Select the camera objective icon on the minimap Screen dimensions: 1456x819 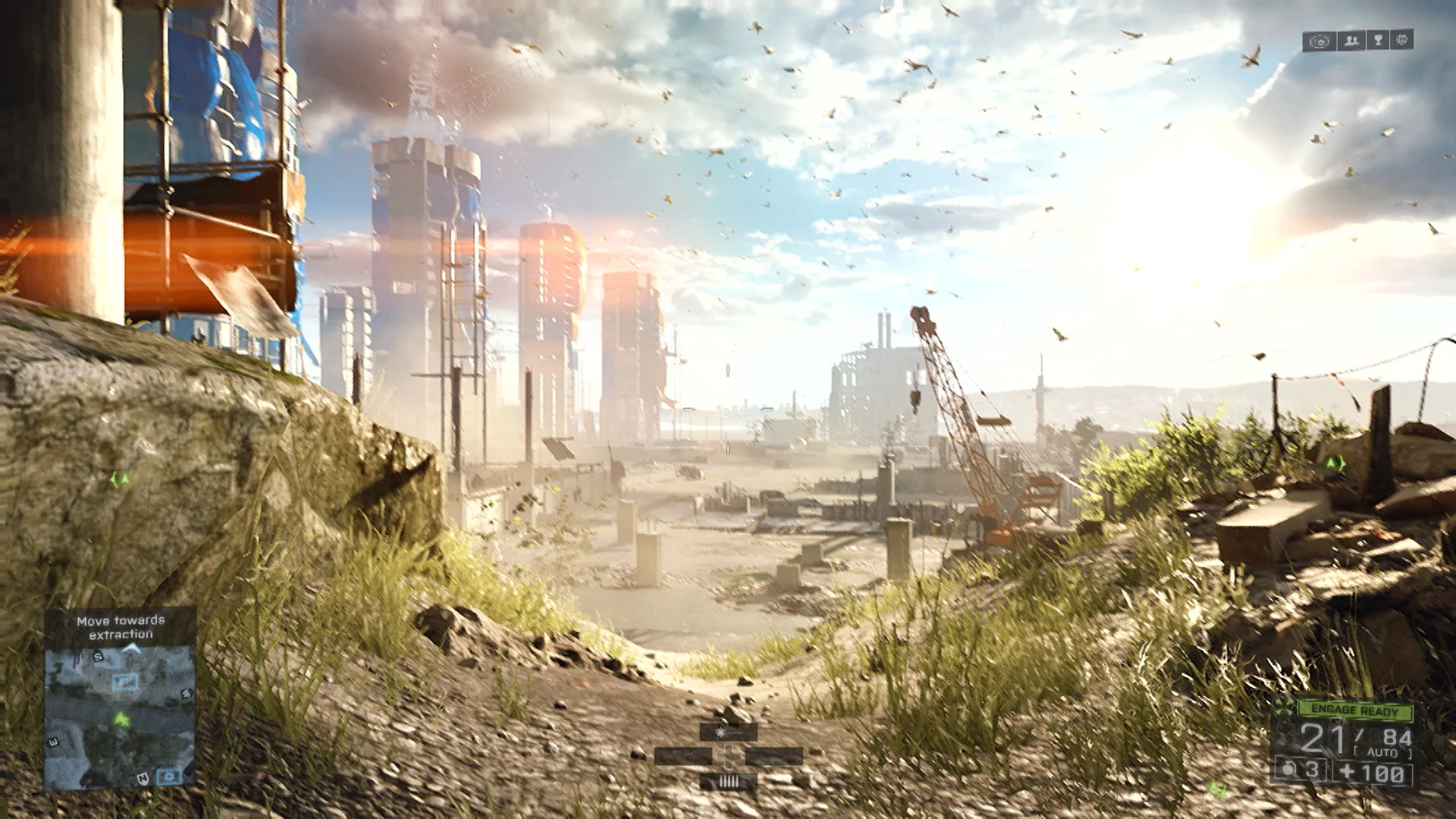point(169,776)
